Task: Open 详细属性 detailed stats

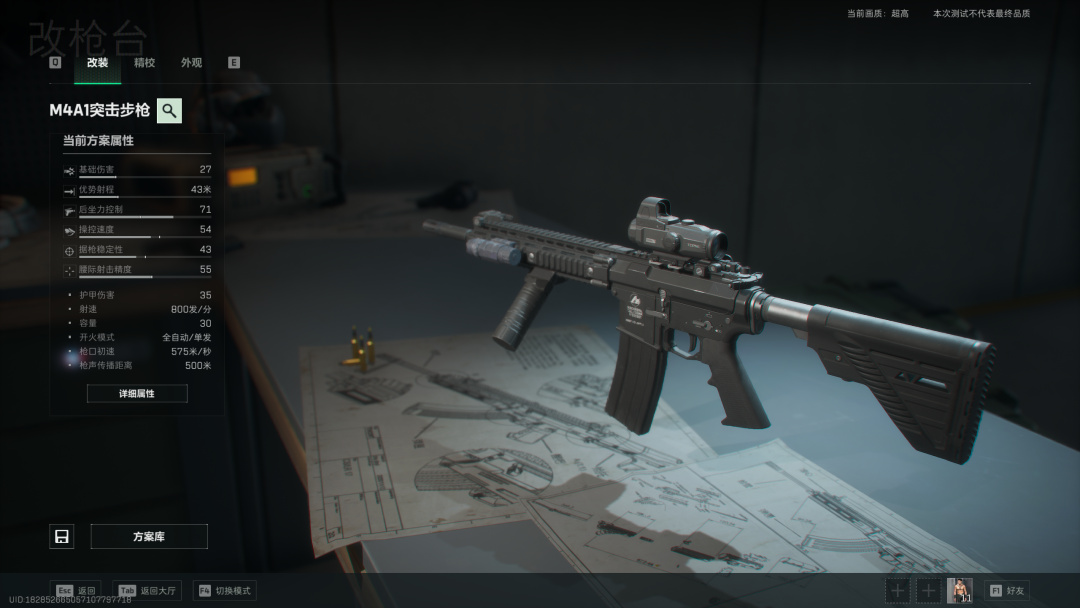Action: [x=137, y=394]
